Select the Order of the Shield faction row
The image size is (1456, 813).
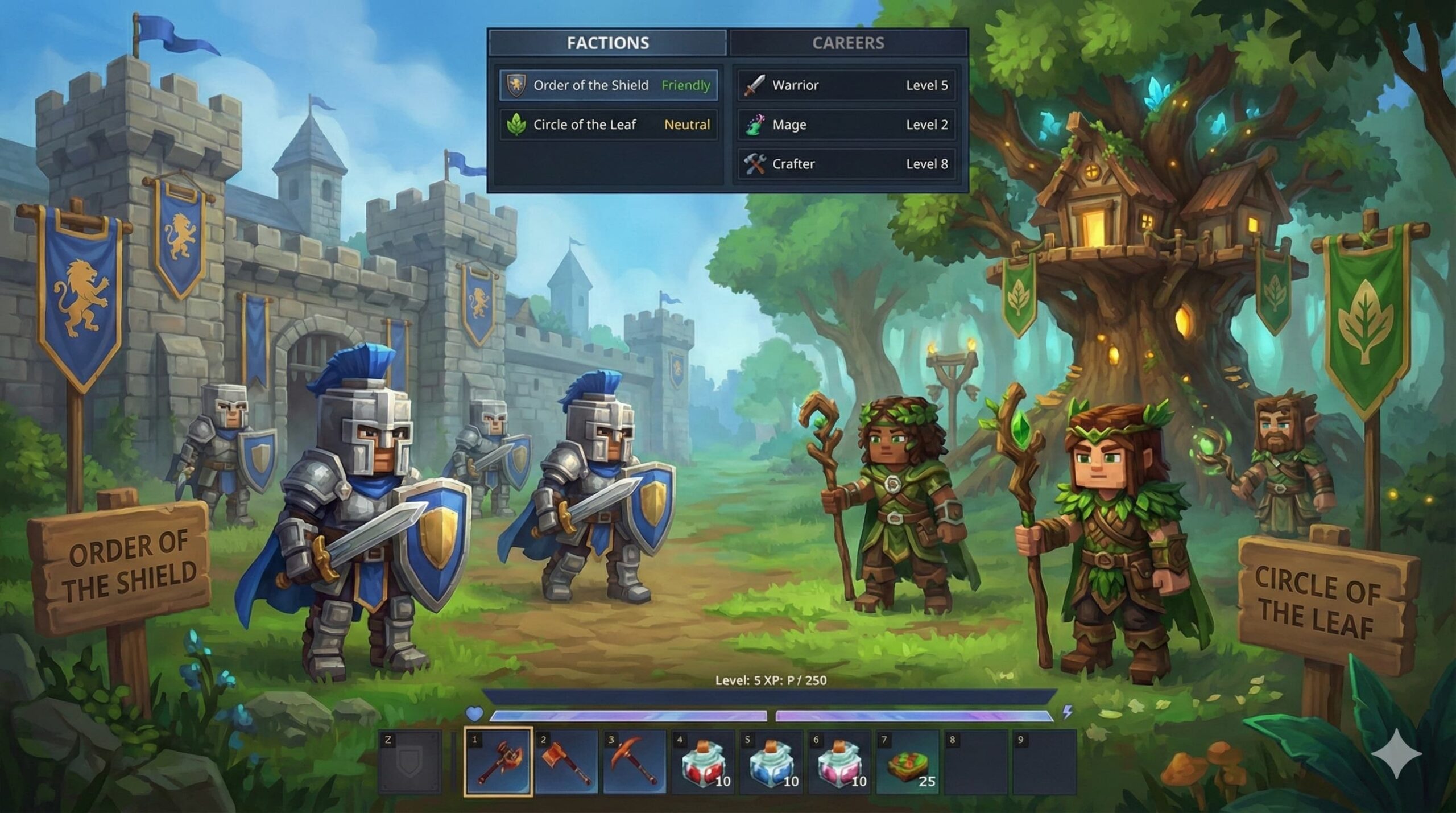click(608, 85)
